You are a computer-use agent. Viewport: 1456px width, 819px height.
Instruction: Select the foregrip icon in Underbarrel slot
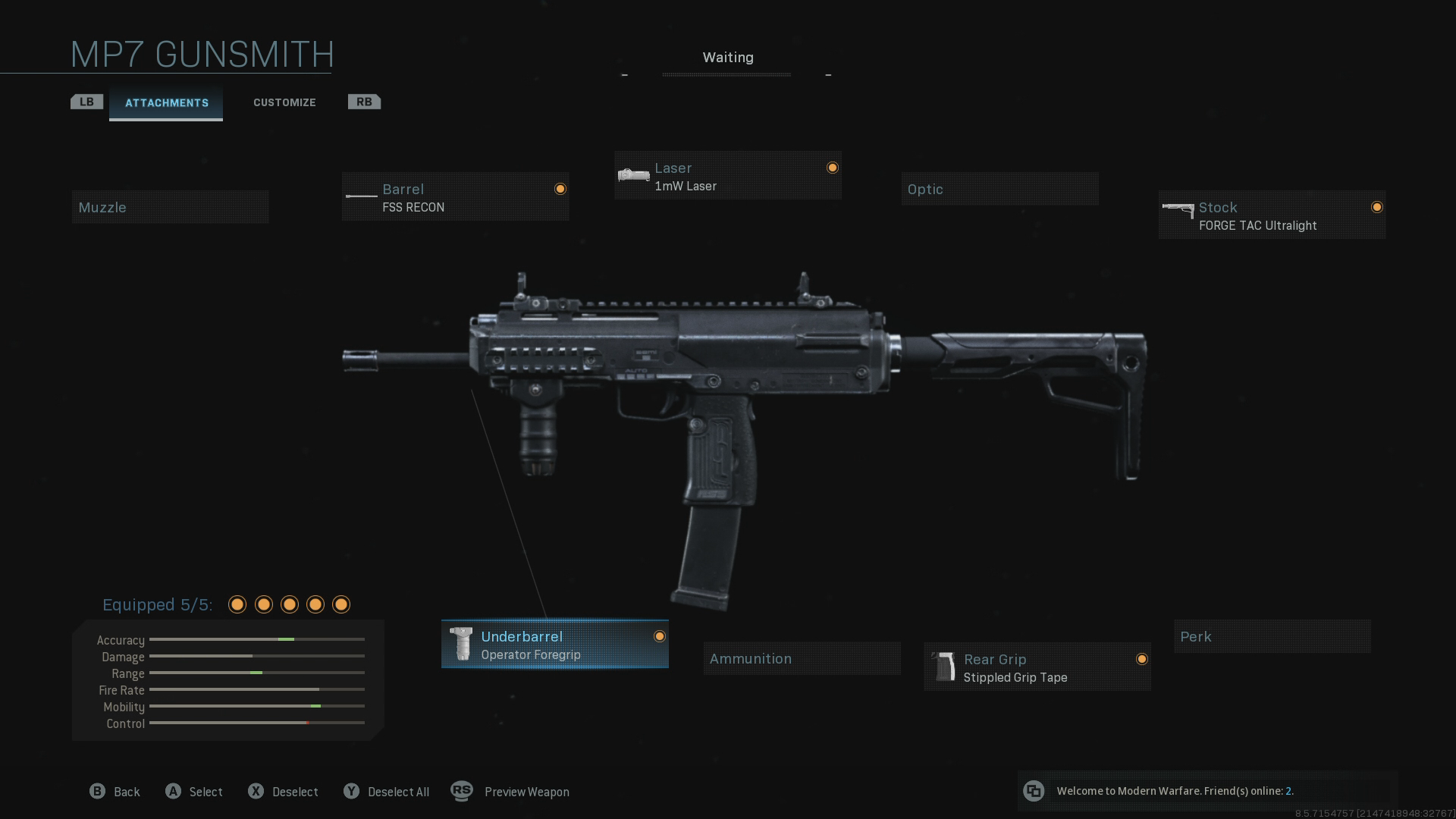462,644
